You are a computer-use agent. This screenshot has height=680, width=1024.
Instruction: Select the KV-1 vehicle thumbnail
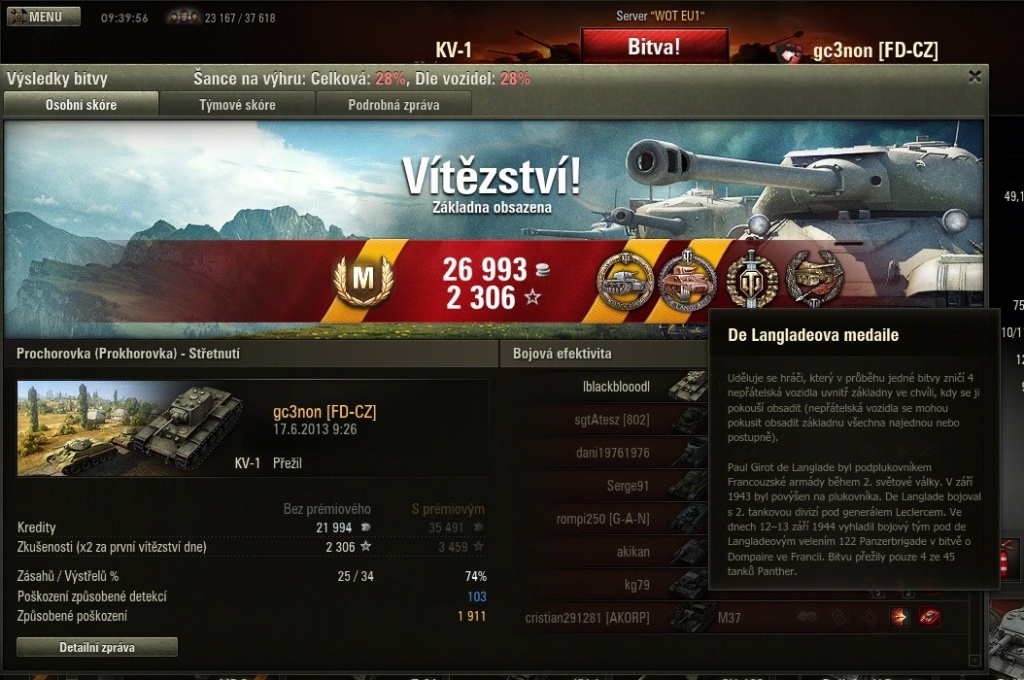(x=130, y=428)
